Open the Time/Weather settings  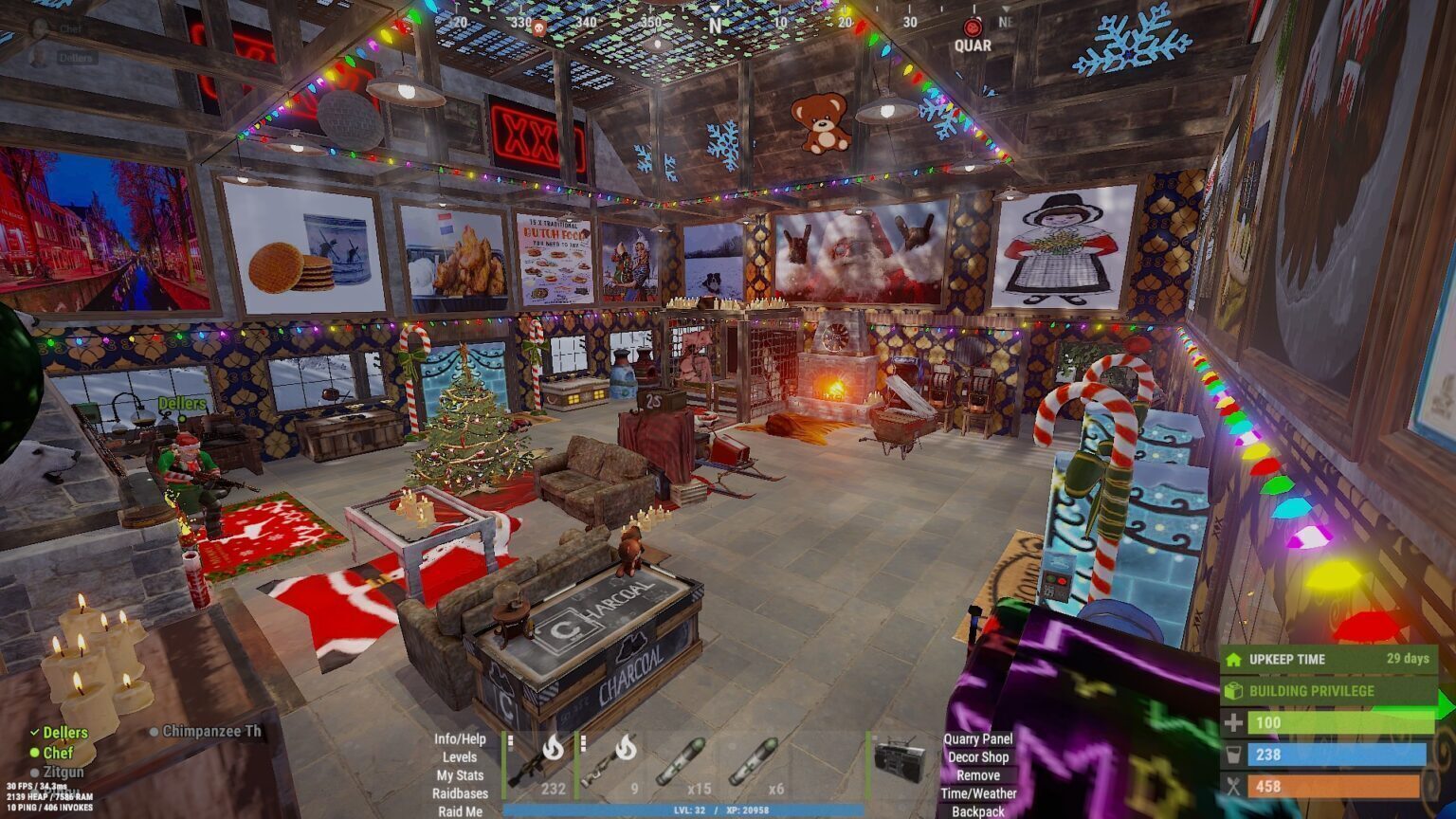(x=978, y=793)
